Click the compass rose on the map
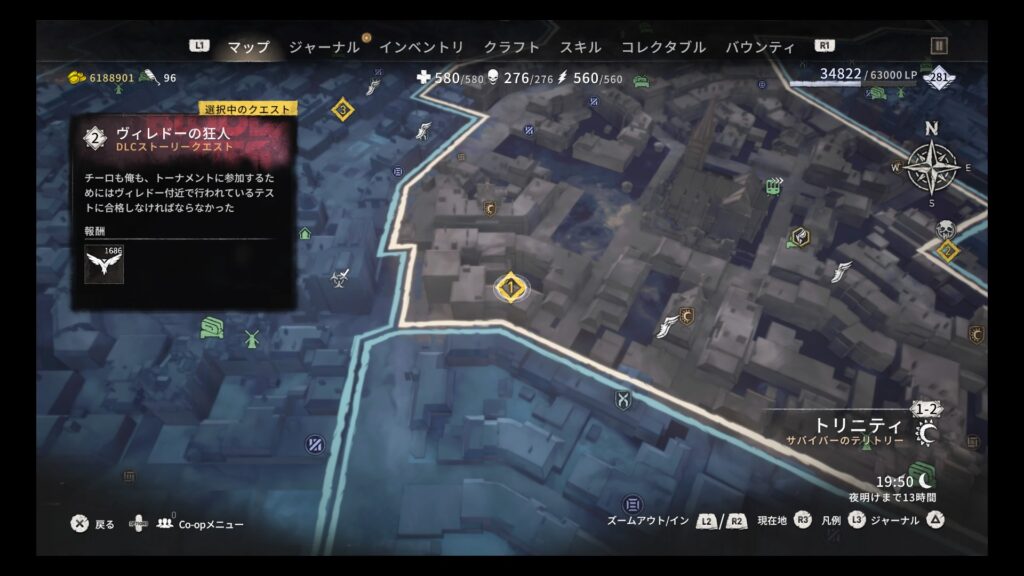The height and width of the screenshot is (576, 1024). (932, 165)
